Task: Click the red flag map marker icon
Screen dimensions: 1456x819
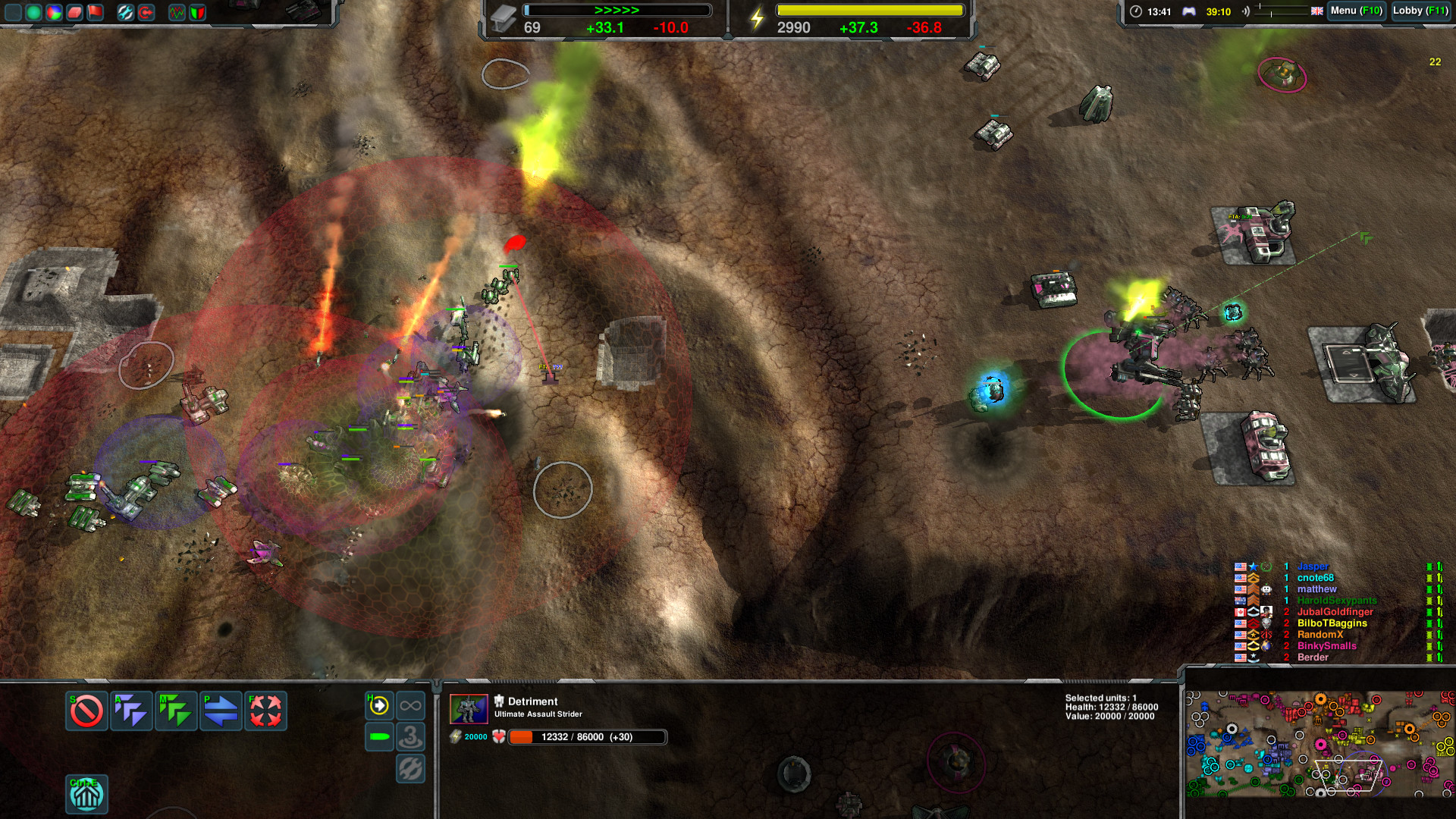Action: click(x=95, y=11)
